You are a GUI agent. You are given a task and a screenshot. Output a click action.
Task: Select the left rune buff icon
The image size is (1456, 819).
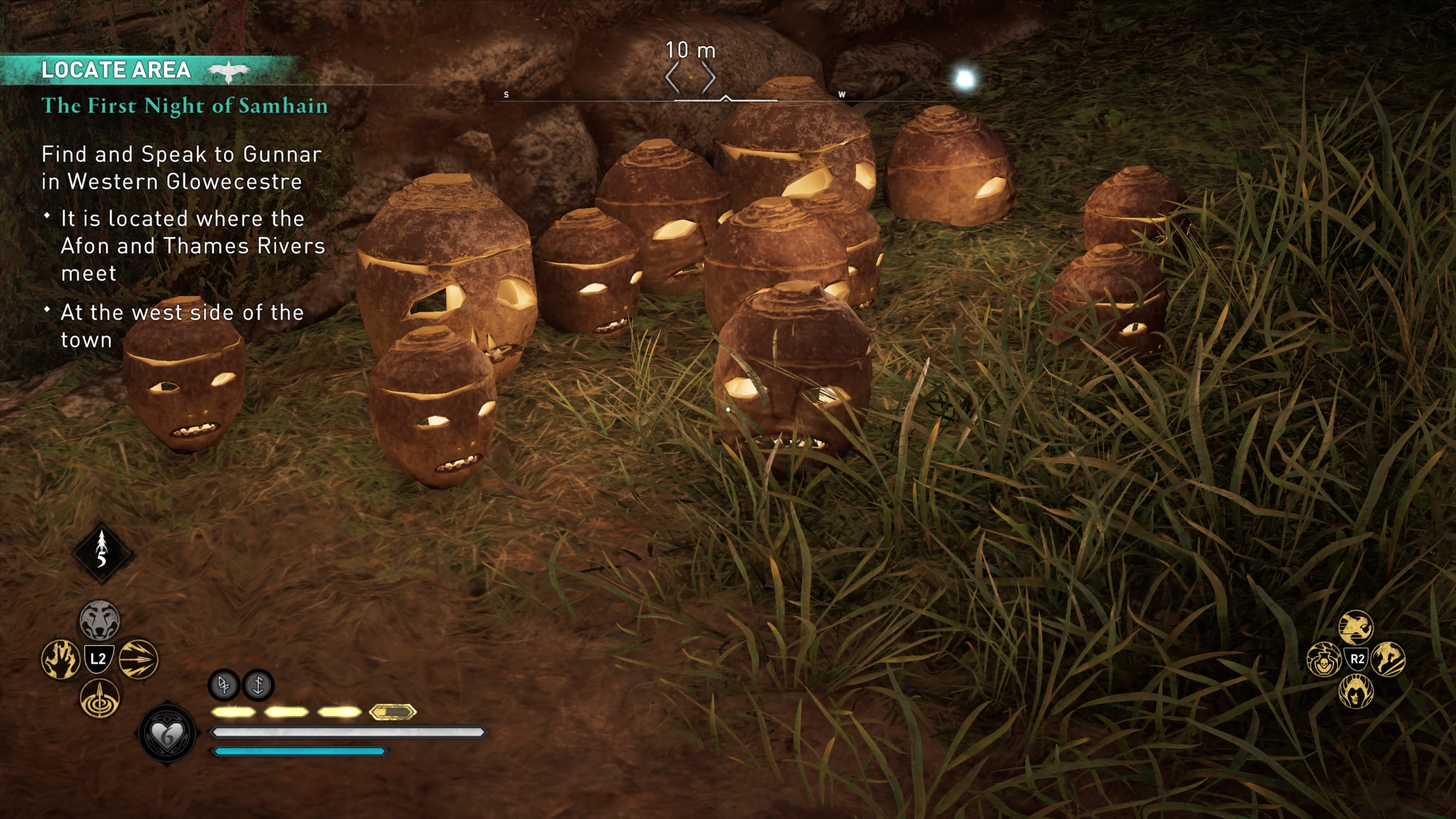pyautogui.click(x=224, y=685)
